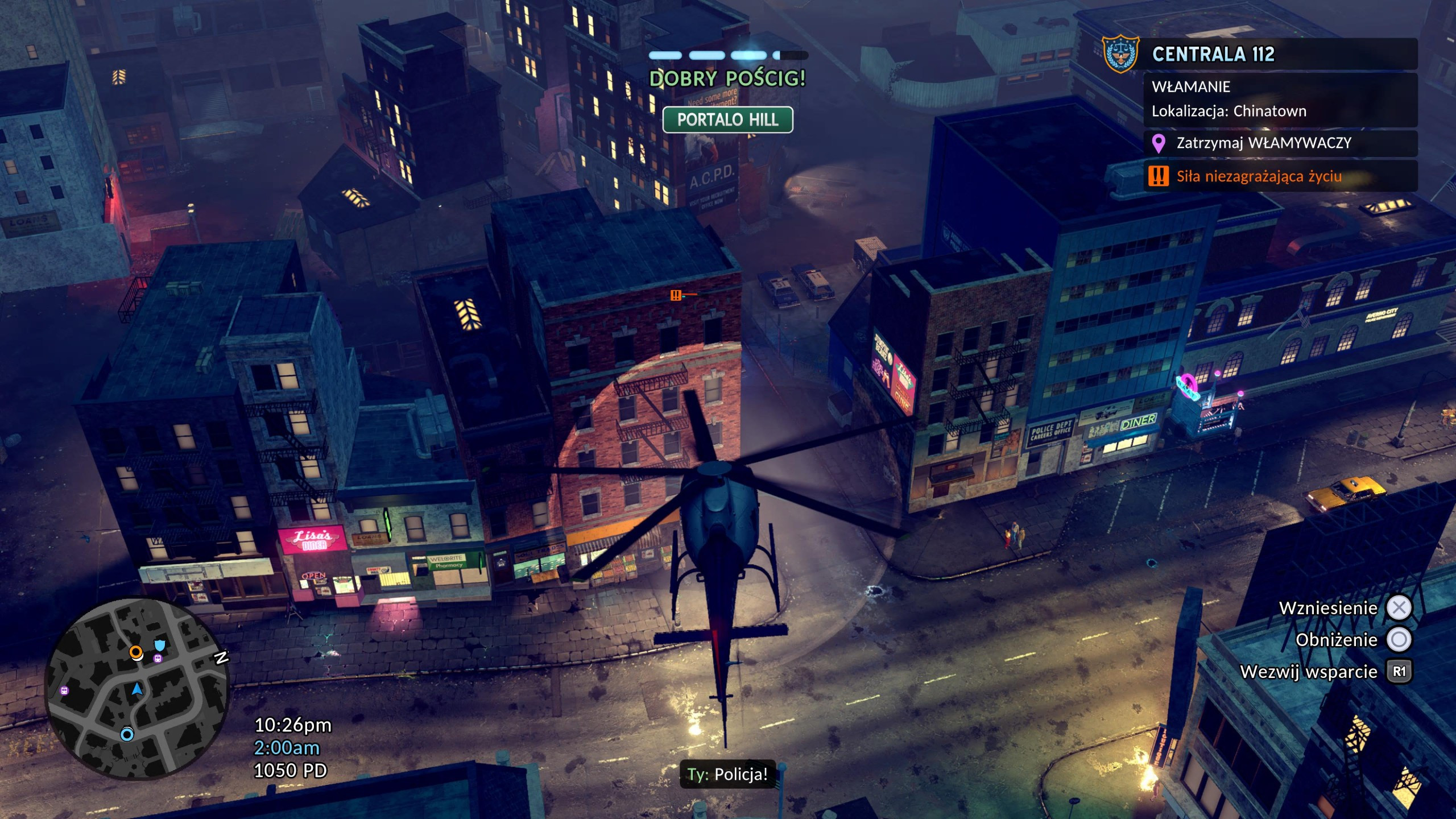Click the police badge emblem icon
The width and height of the screenshot is (1456, 819).
coord(1120,54)
